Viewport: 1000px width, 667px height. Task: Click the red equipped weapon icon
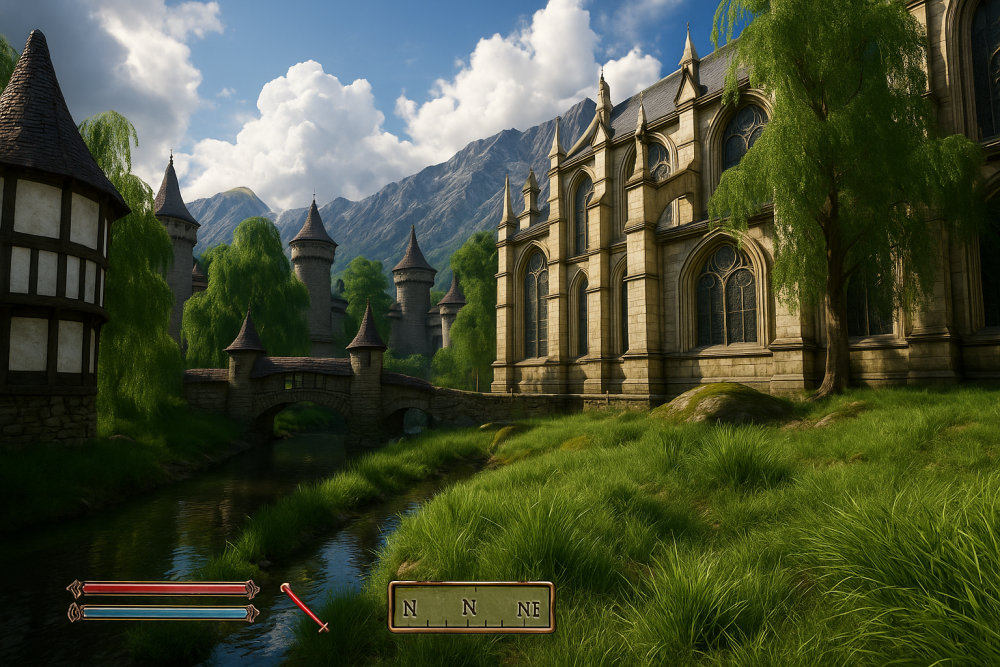pyautogui.click(x=304, y=607)
